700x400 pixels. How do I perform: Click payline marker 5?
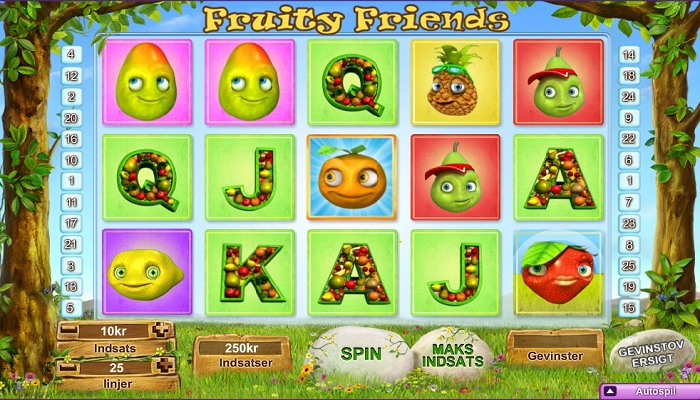coord(72,307)
